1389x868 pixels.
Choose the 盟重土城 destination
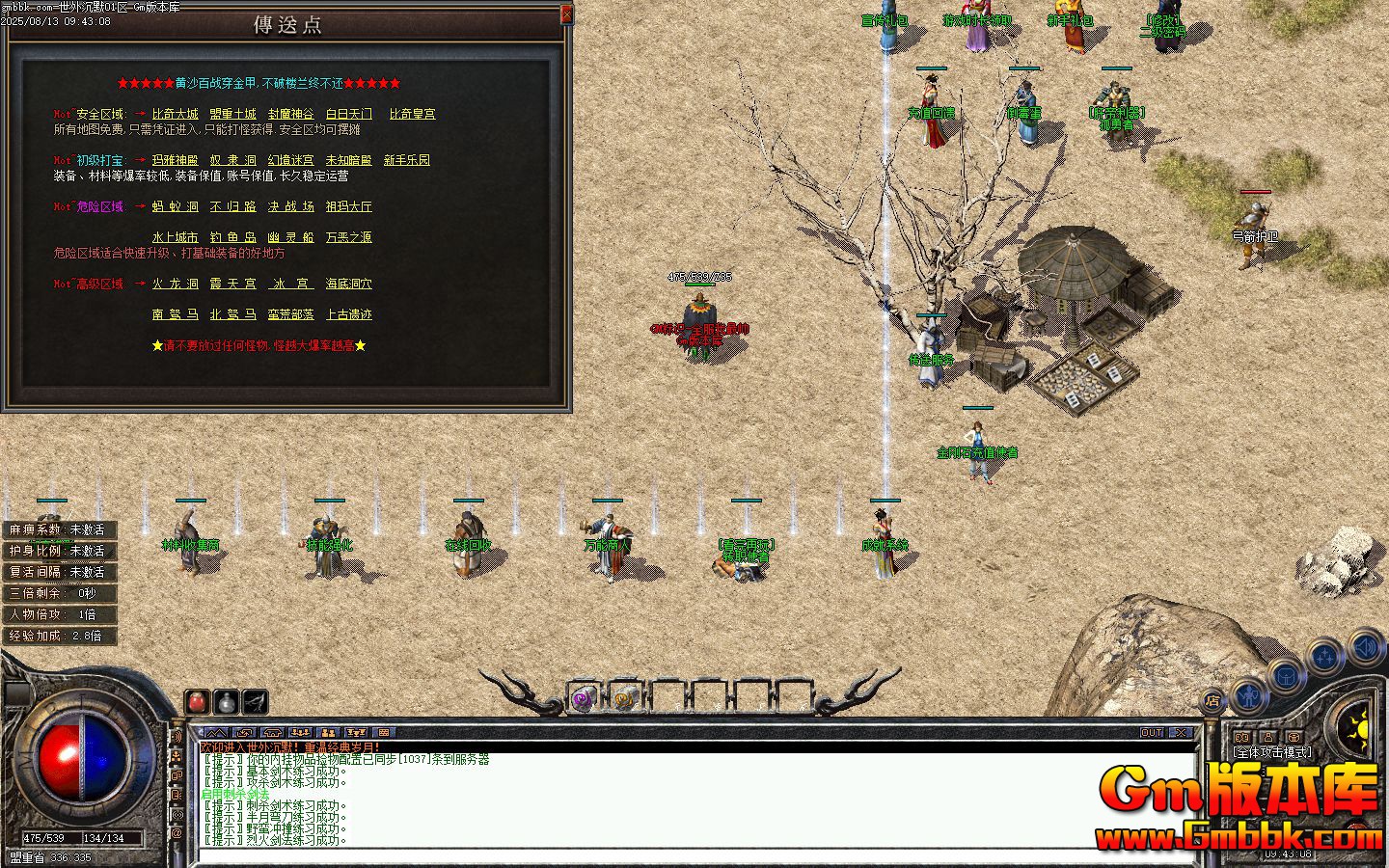pyautogui.click(x=232, y=114)
